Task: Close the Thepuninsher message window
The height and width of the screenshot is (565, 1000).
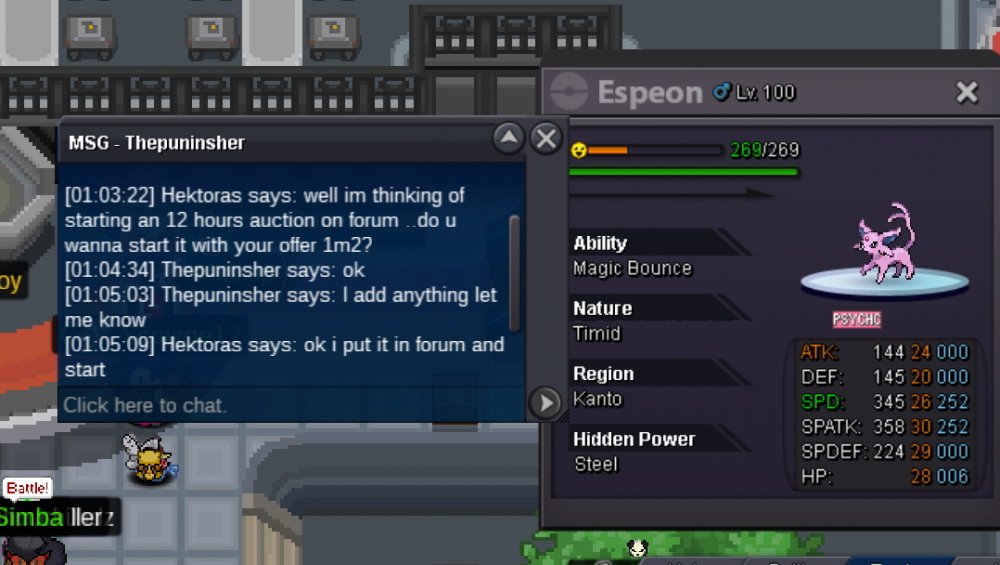Action: pos(546,138)
